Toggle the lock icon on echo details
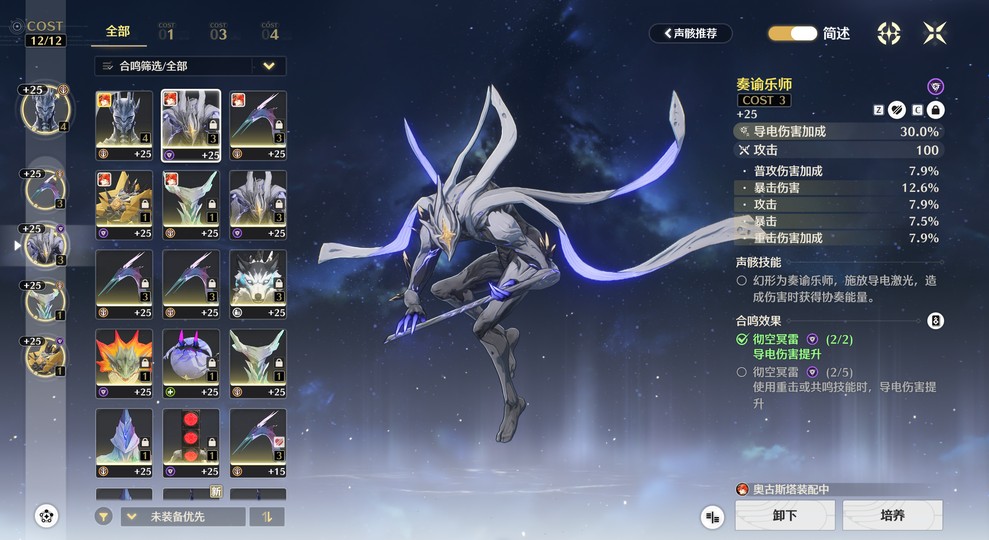Viewport: 989px width, 540px height. [x=935, y=110]
